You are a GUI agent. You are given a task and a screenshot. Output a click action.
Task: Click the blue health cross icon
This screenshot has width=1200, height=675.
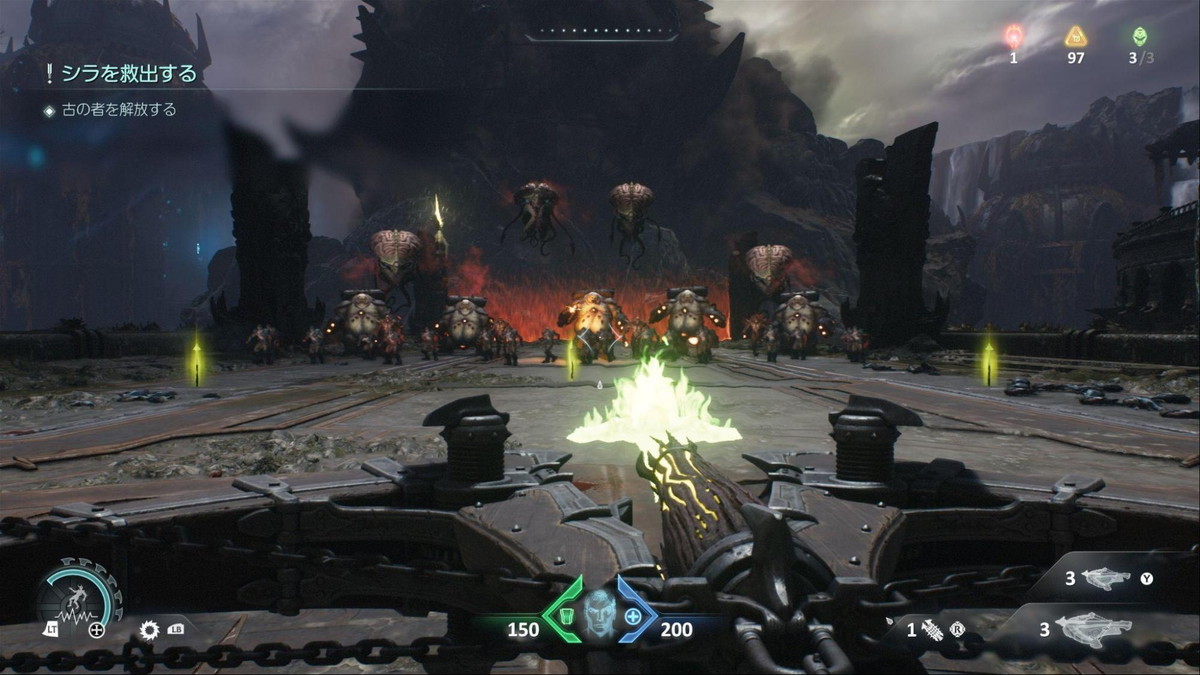633,616
